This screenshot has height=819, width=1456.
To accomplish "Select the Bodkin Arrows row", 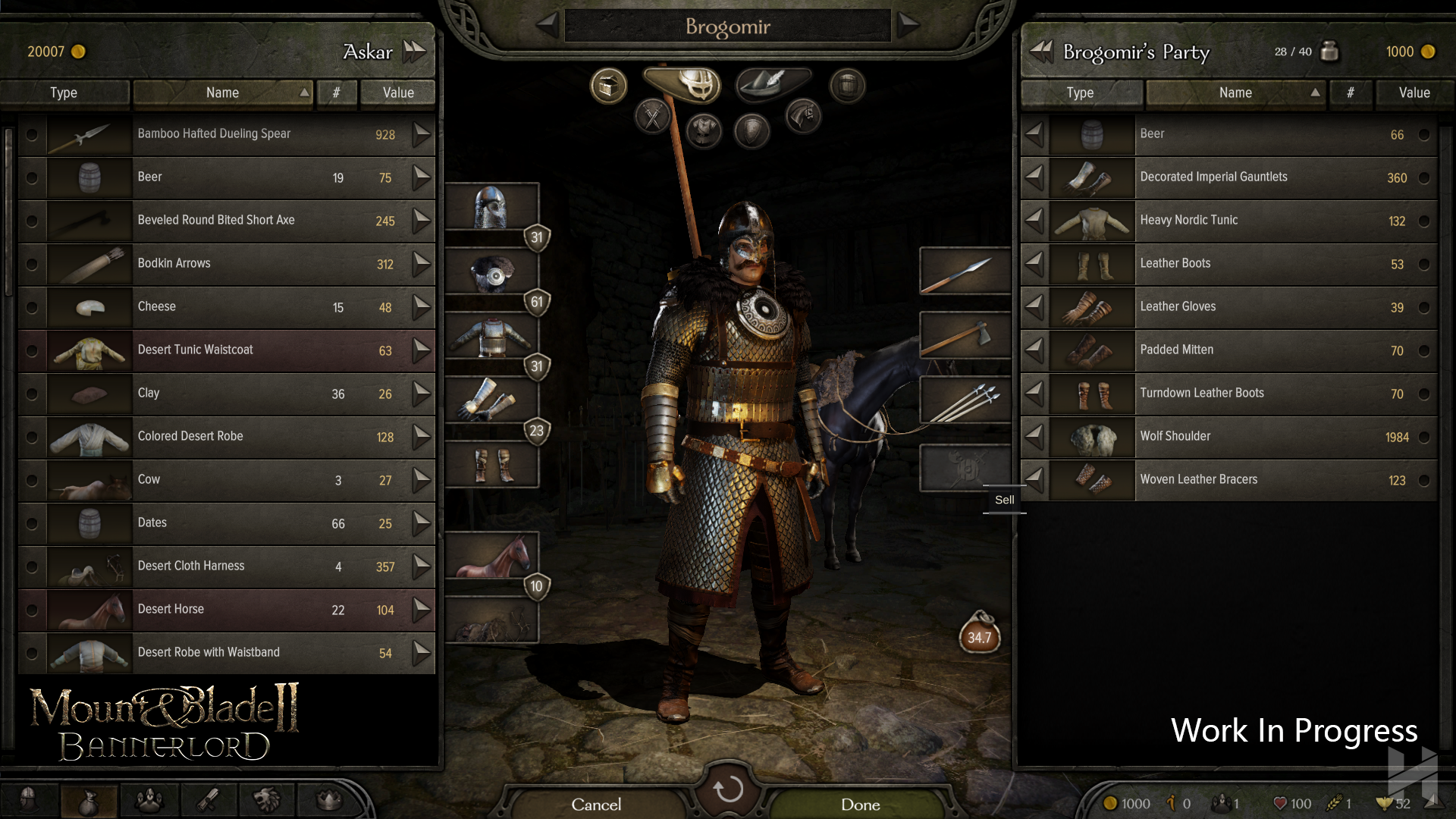I will [227, 264].
